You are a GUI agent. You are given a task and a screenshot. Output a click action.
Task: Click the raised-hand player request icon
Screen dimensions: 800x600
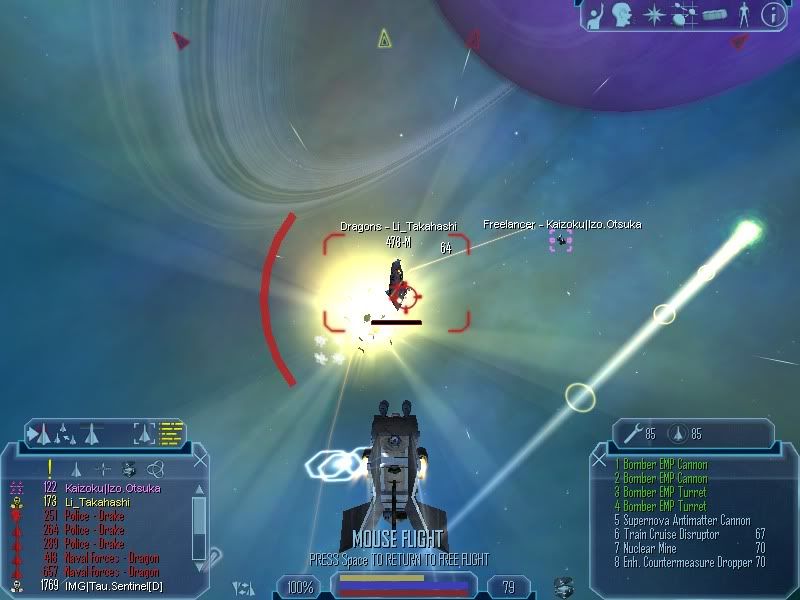[x=595, y=14]
